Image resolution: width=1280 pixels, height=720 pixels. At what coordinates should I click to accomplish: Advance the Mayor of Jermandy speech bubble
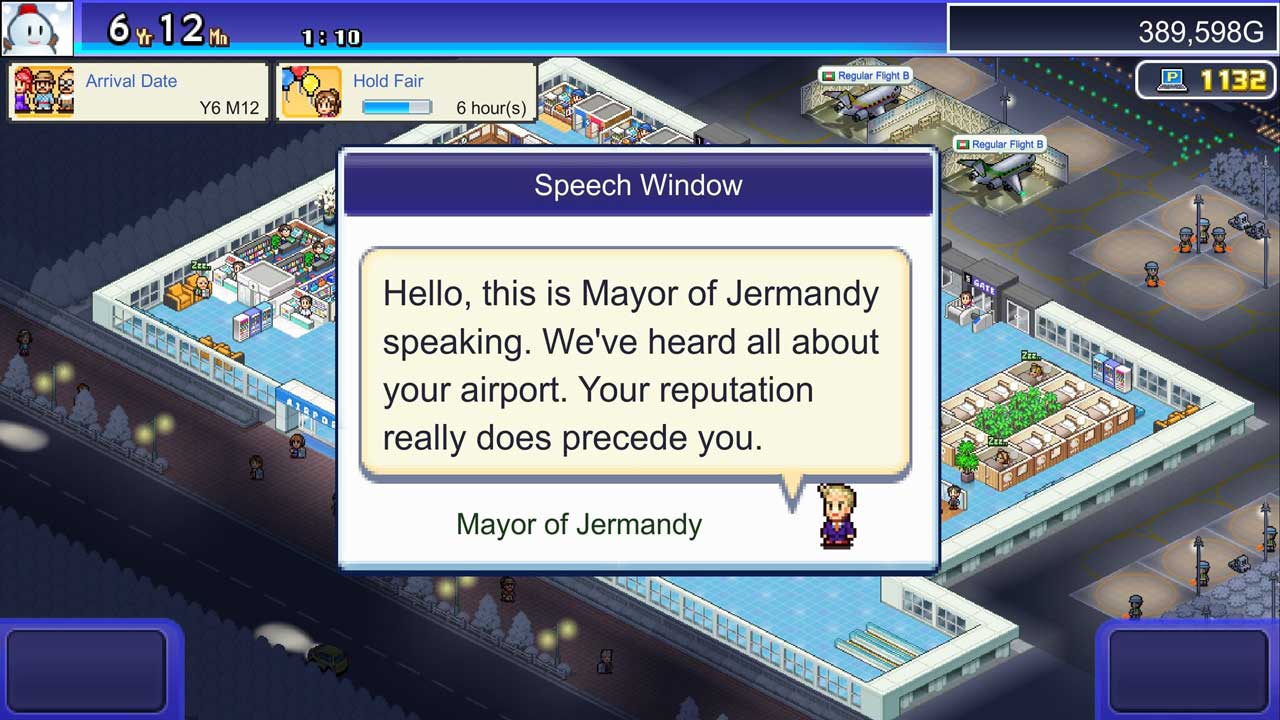pos(634,365)
